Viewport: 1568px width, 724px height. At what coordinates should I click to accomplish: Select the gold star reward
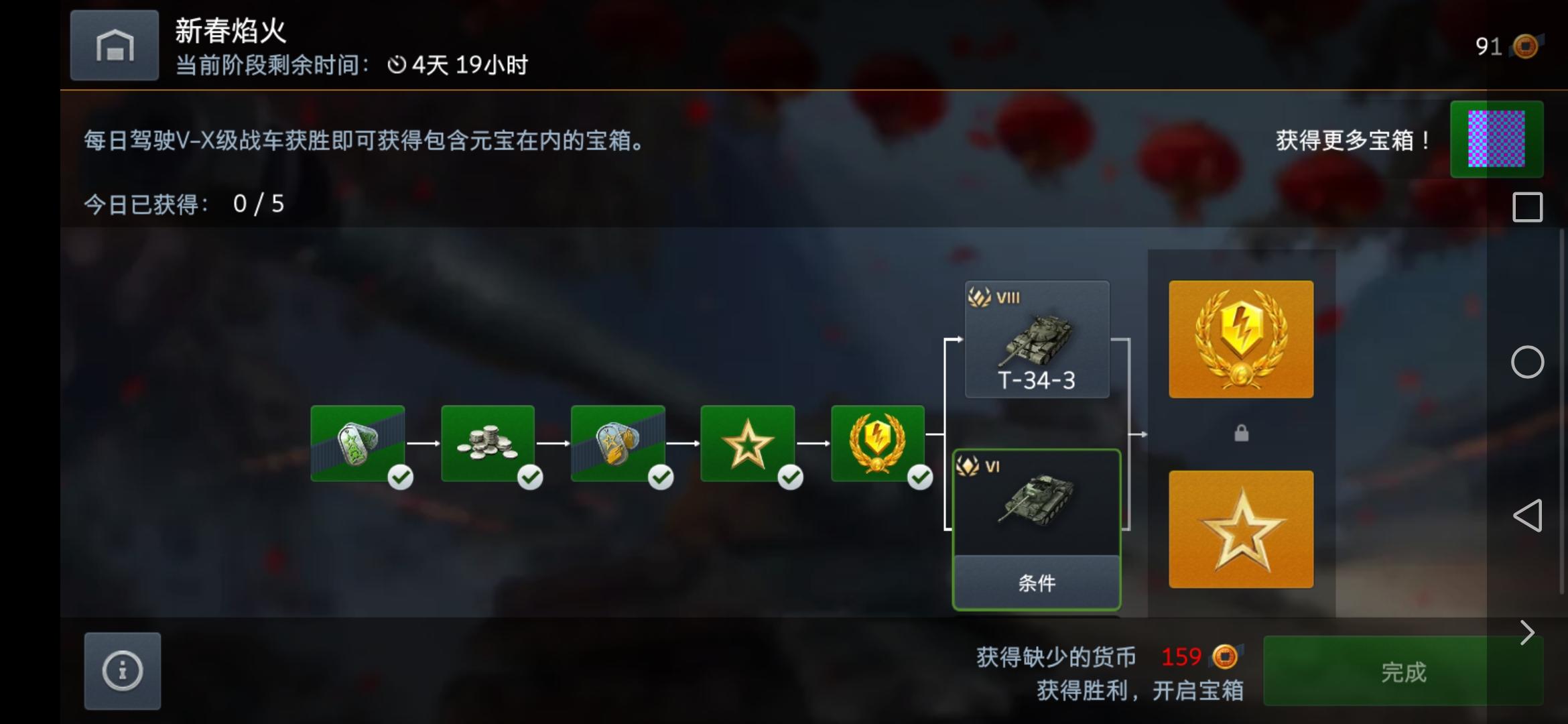pyautogui.click(x=1240, y=529)
